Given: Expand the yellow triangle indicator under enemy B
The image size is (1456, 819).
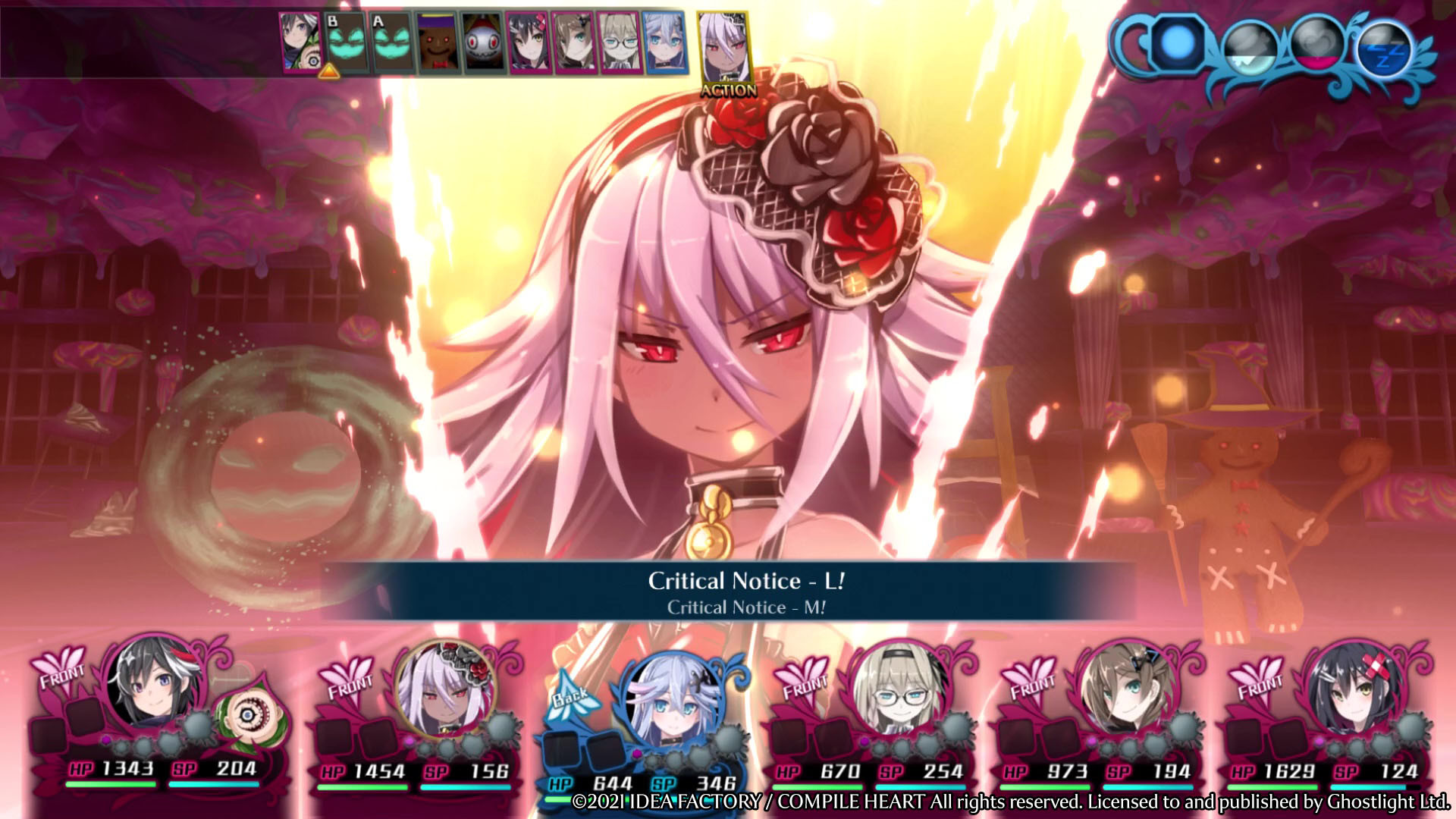Looking at the screenshot, I should [330, 72].
